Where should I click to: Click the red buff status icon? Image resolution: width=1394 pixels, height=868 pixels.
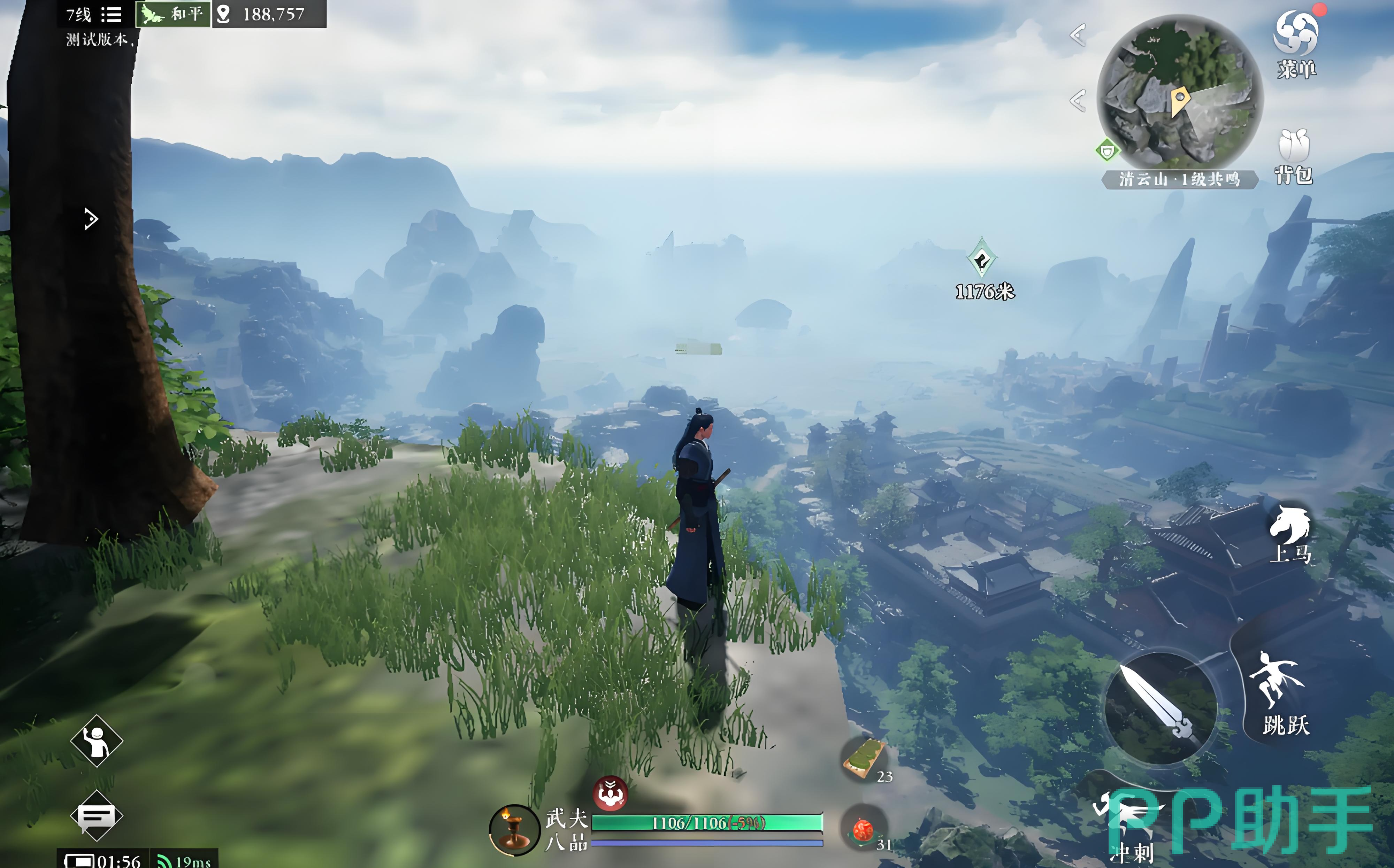coord(610,794)
